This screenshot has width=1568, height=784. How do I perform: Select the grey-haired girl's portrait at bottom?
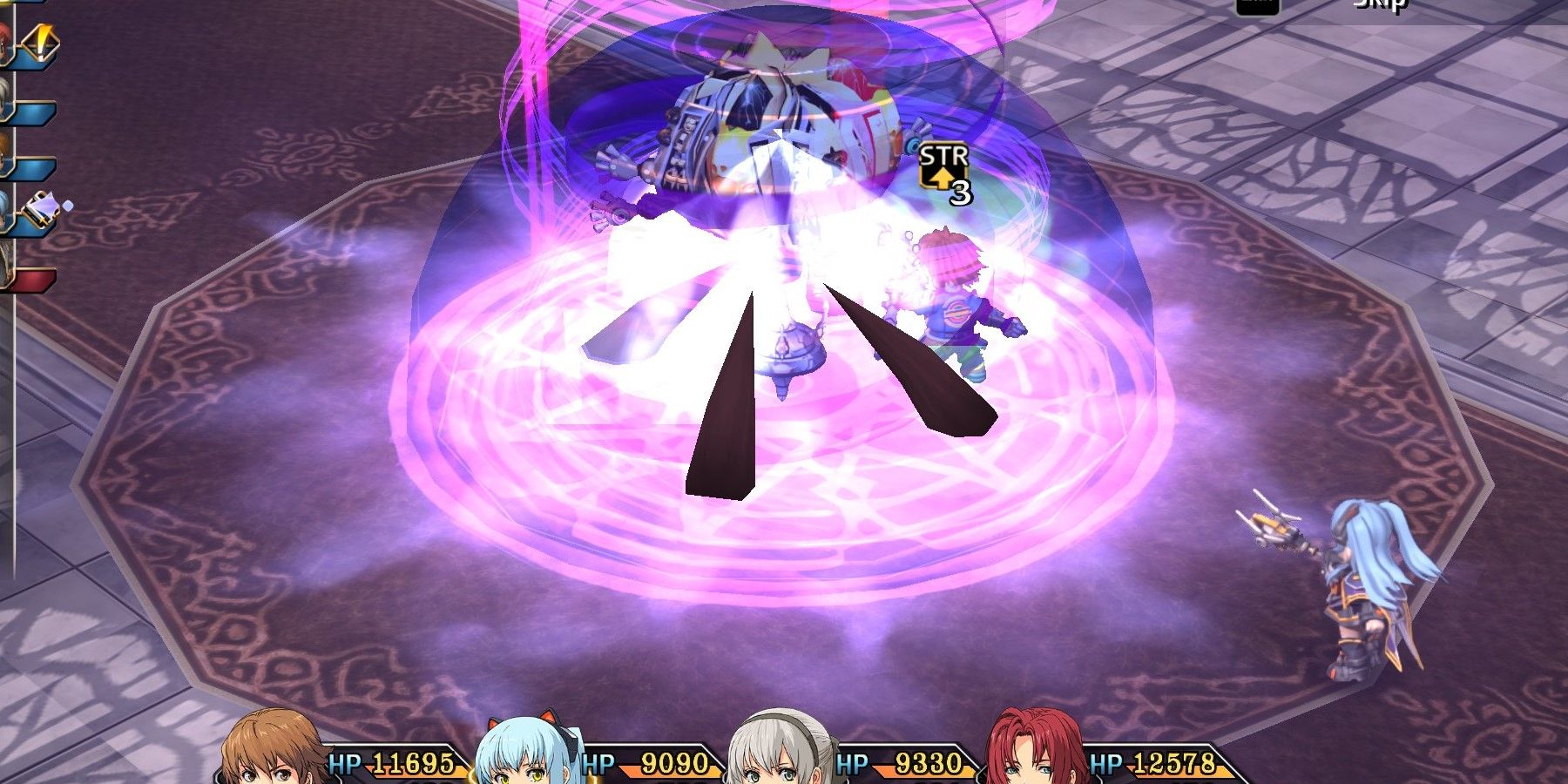[x=775, y=754]
